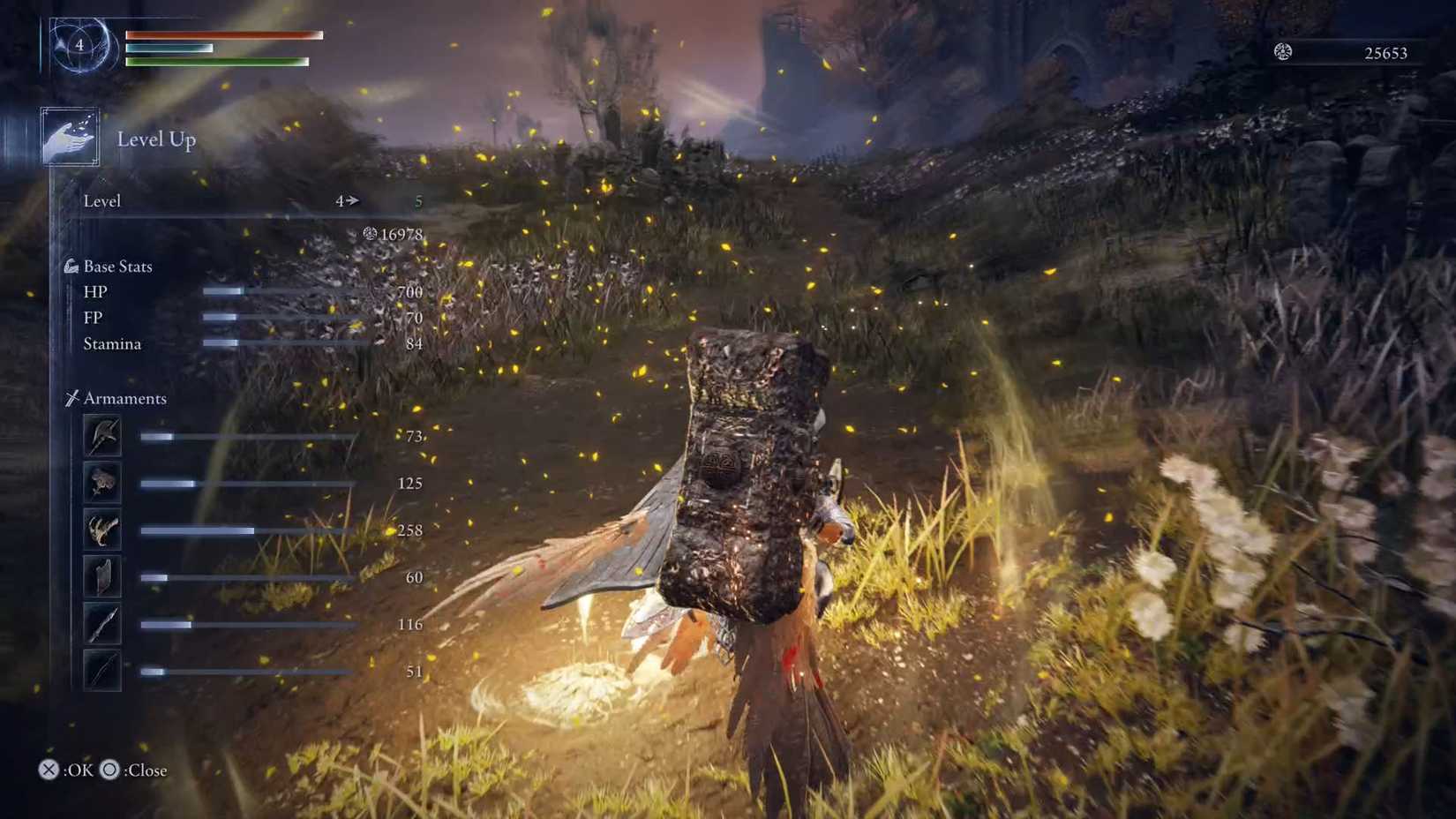Click the green stamina bar in HUD
The width and height of the screenshot is (1456, 819).
(x=216, y=63)
